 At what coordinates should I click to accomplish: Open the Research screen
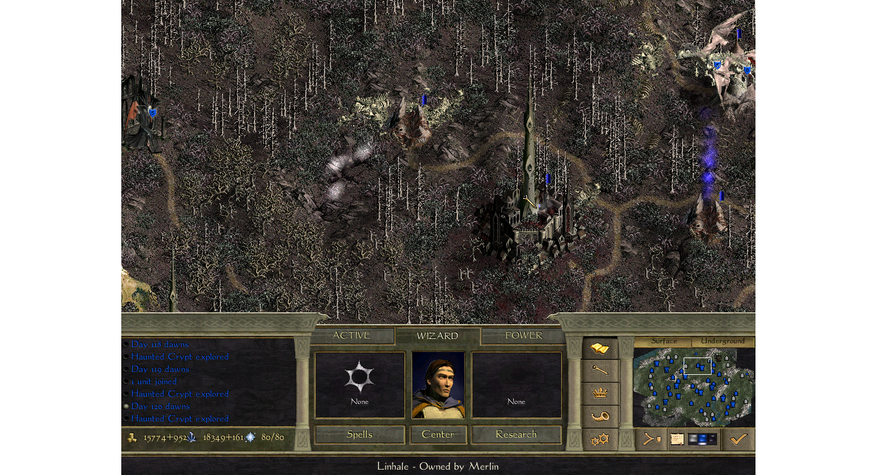pyautogui.click(x=516, y=435)
